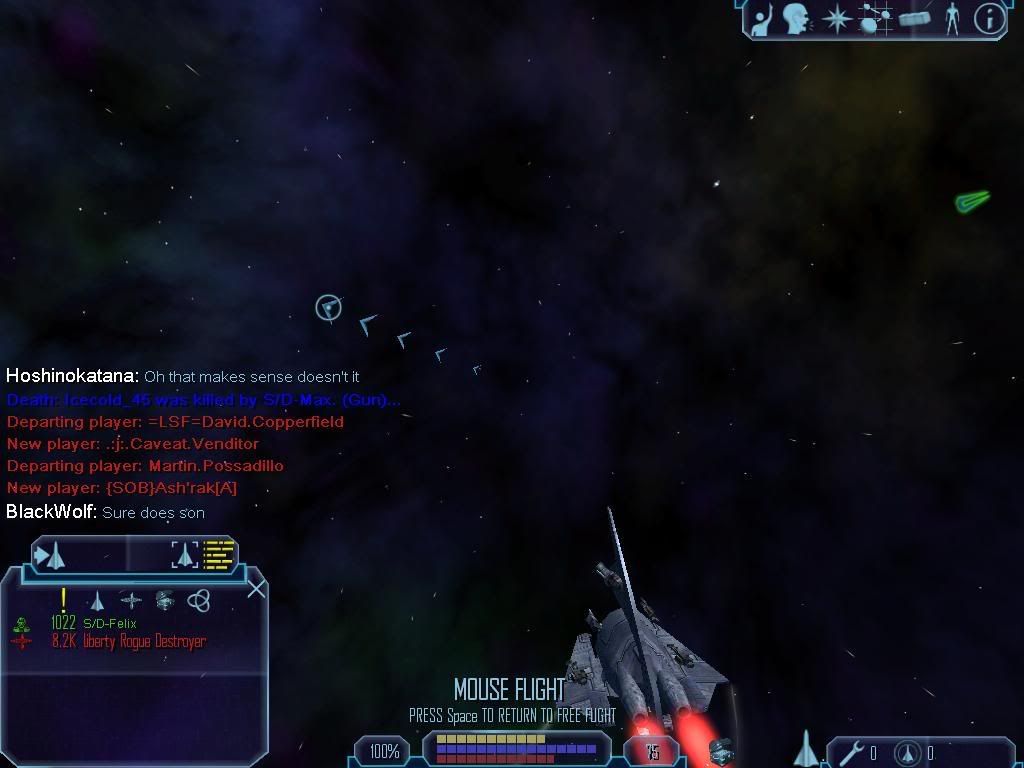Target the Liberty Rogue Destroyer contact
This screenshot has height=768, width=1024.
point(128,641)
